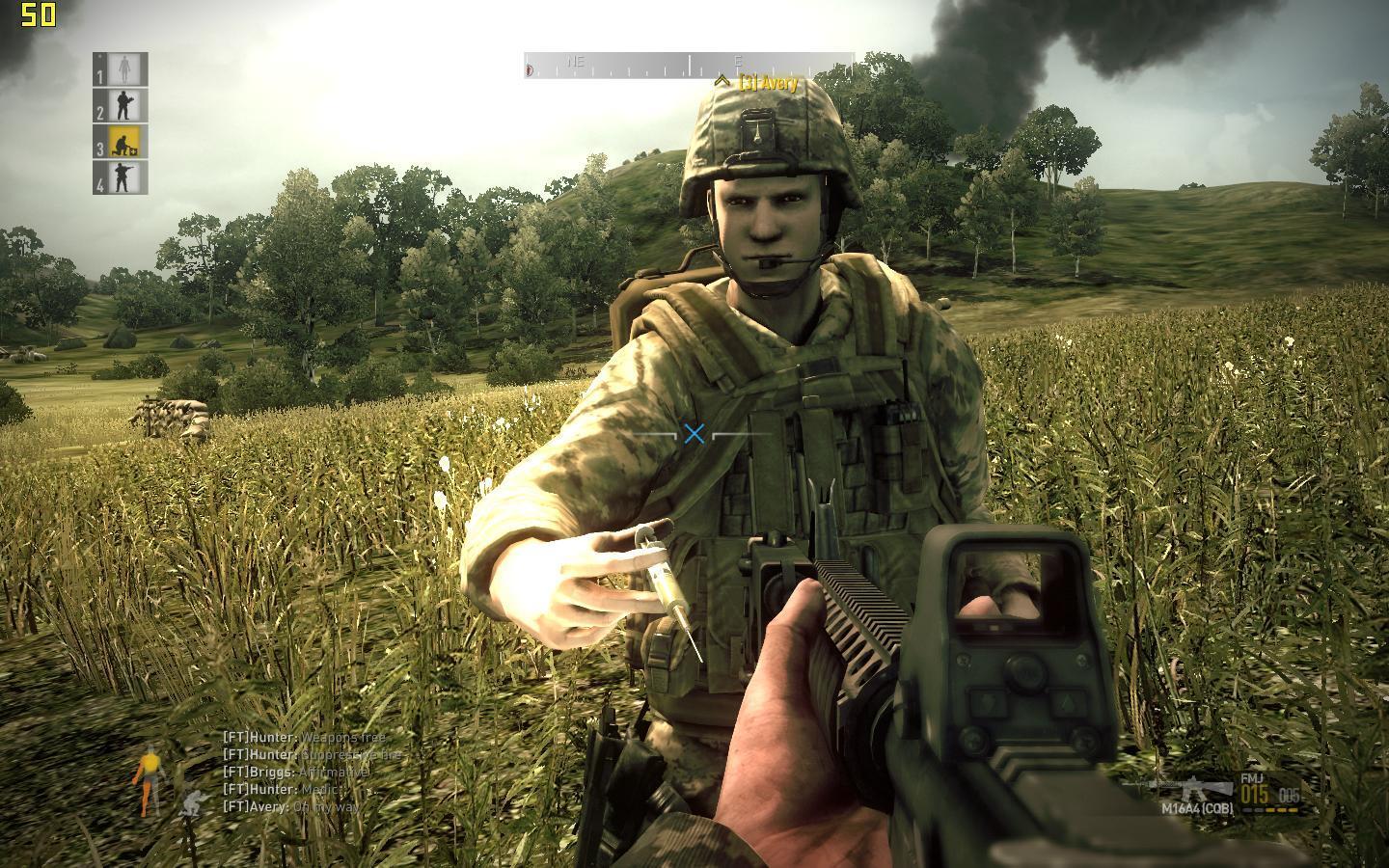Screen dimensions: 1389x868
Task: Choose the highlighted medic squad slot 3
Action: click(121, 141)
